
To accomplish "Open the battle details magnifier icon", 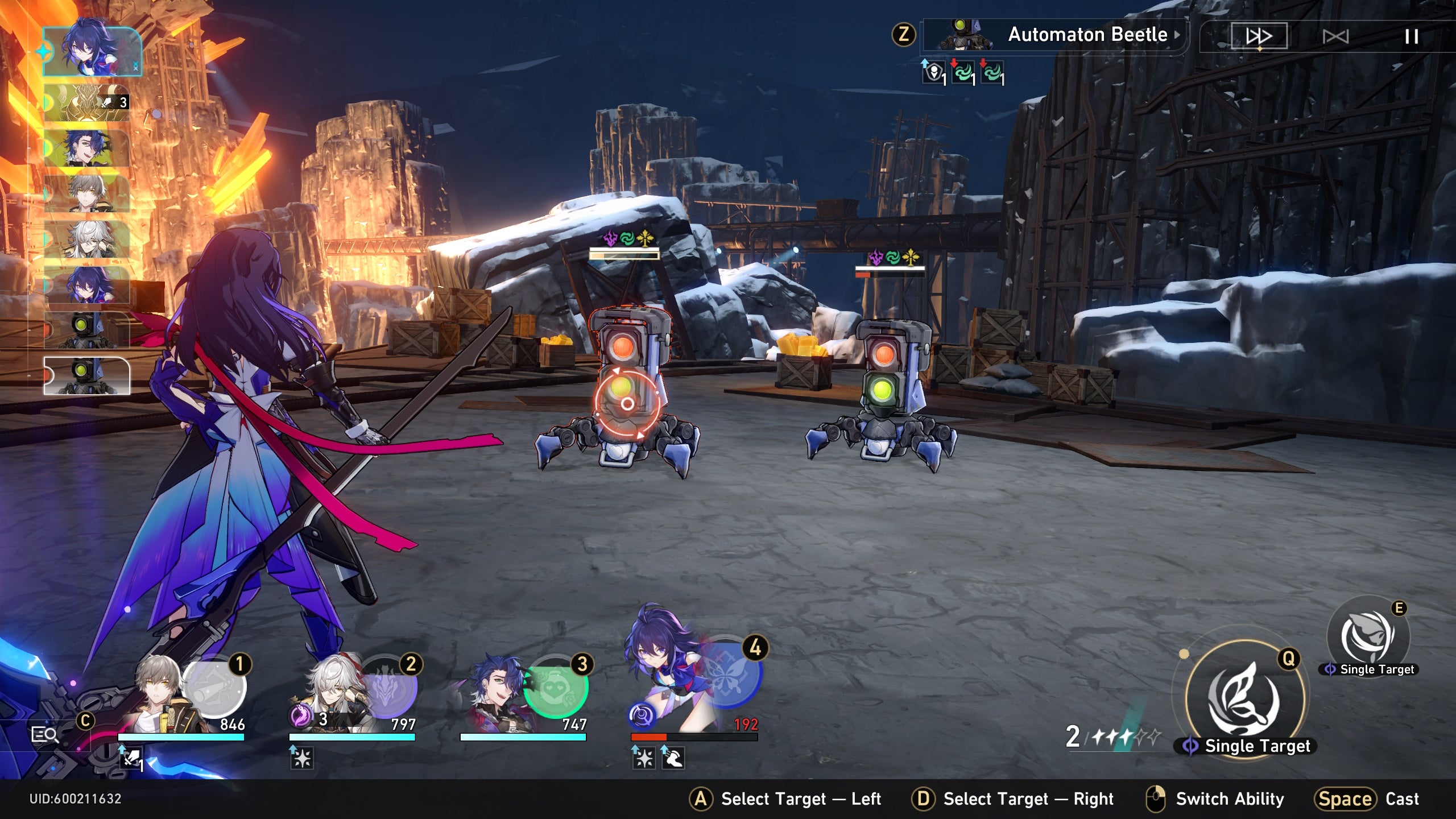I will (44, 735).
